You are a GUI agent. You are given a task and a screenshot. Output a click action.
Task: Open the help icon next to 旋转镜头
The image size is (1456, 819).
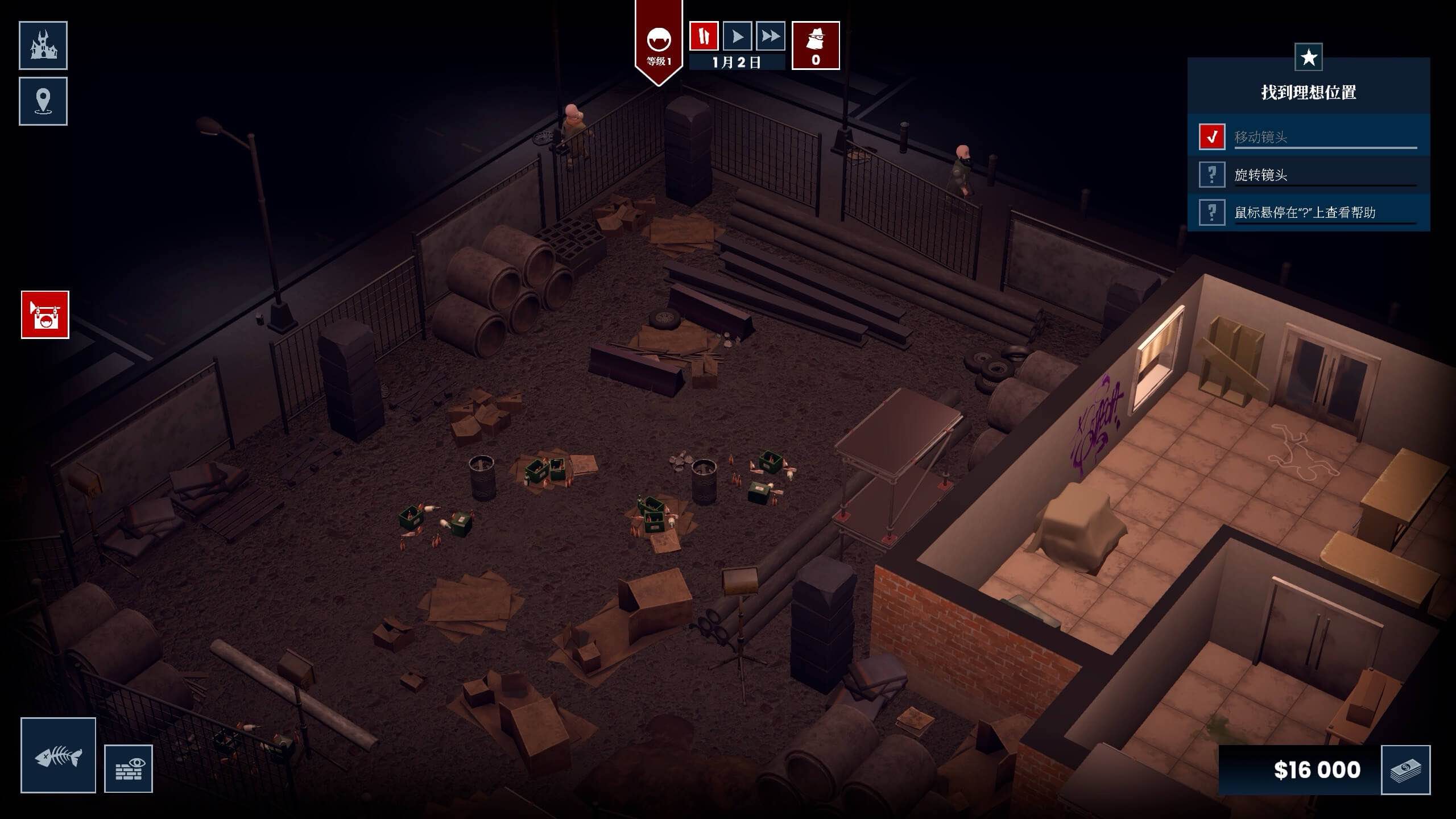1213,175
